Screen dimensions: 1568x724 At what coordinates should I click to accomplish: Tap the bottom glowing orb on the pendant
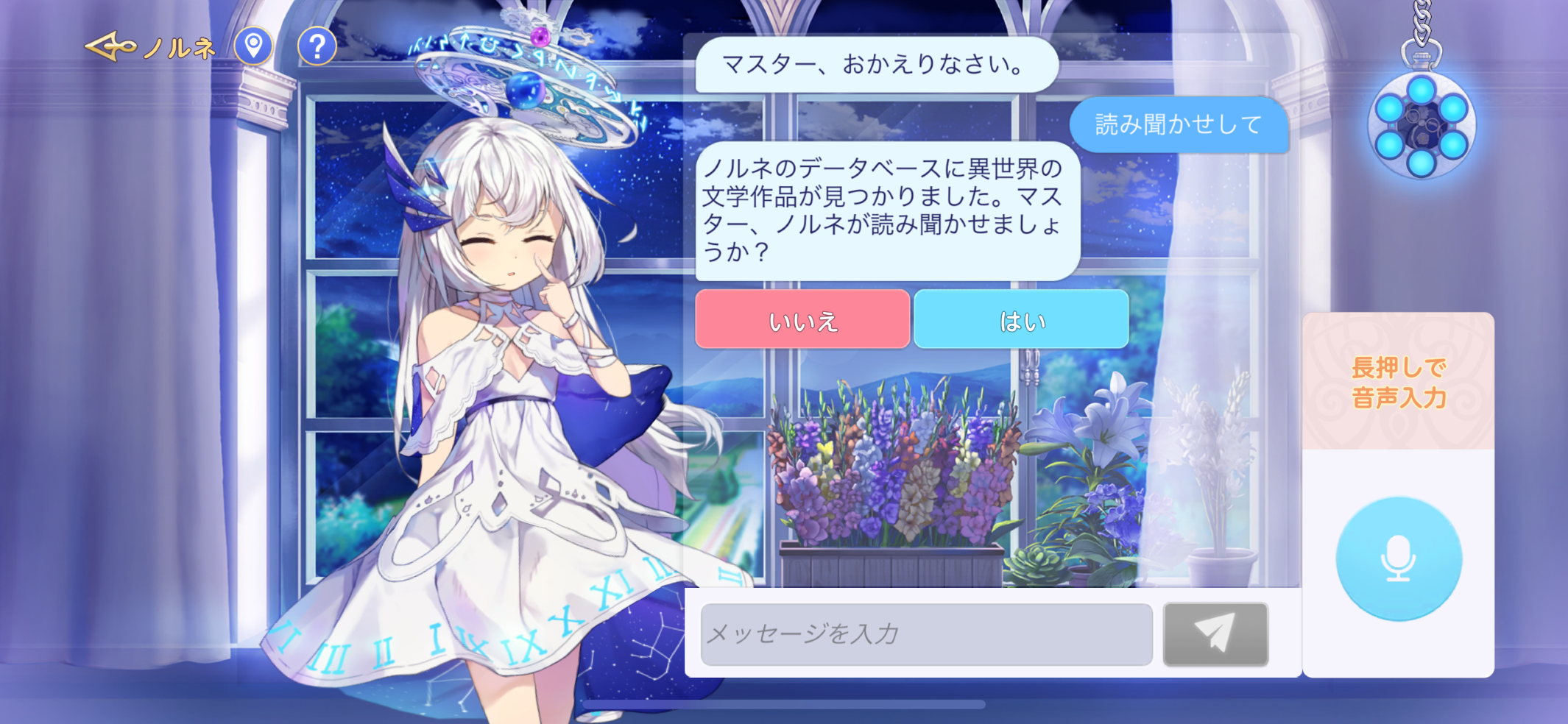[x=1421, y=163]
